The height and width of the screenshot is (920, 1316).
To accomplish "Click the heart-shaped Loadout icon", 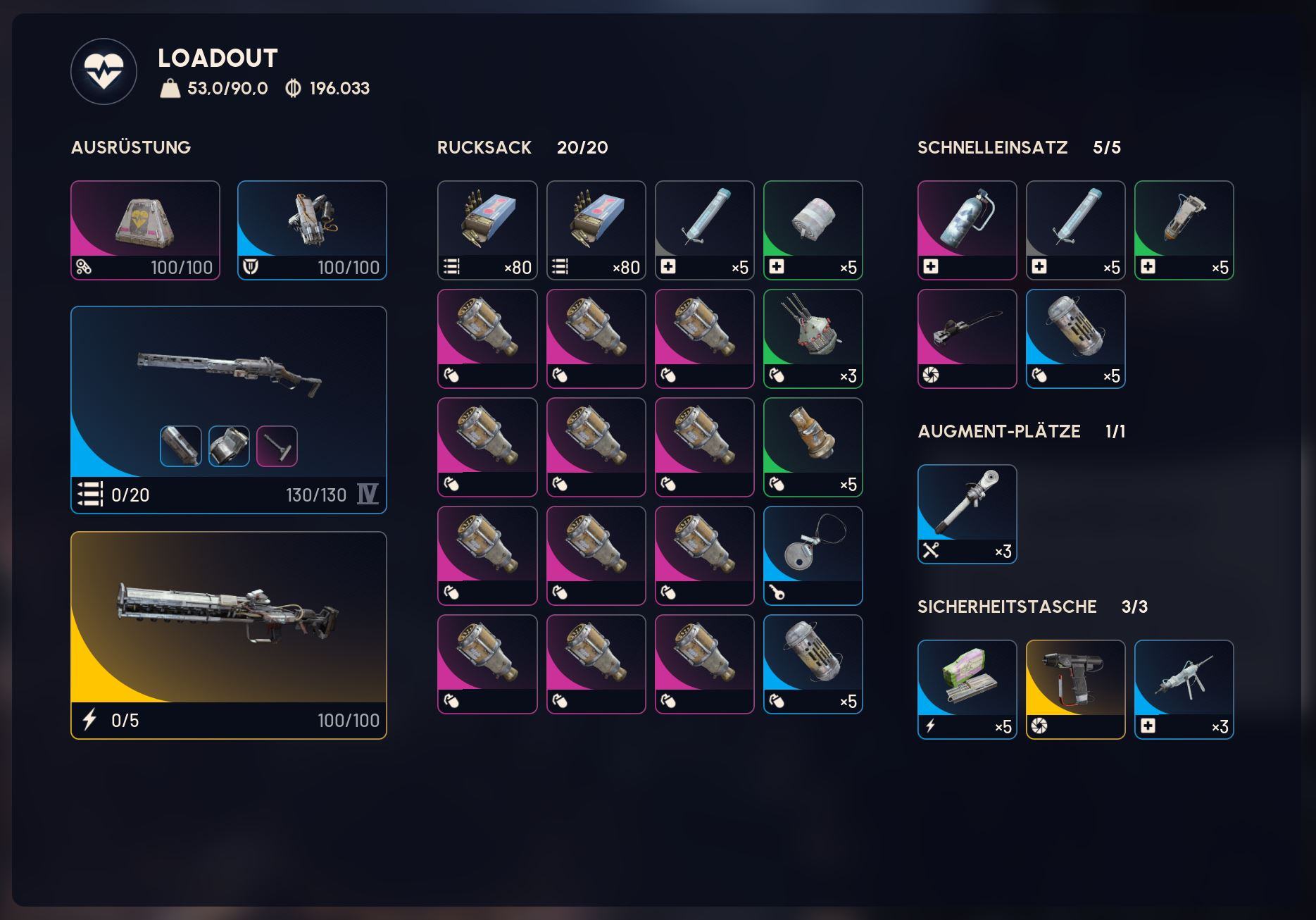I will click(x=104, y=73).
